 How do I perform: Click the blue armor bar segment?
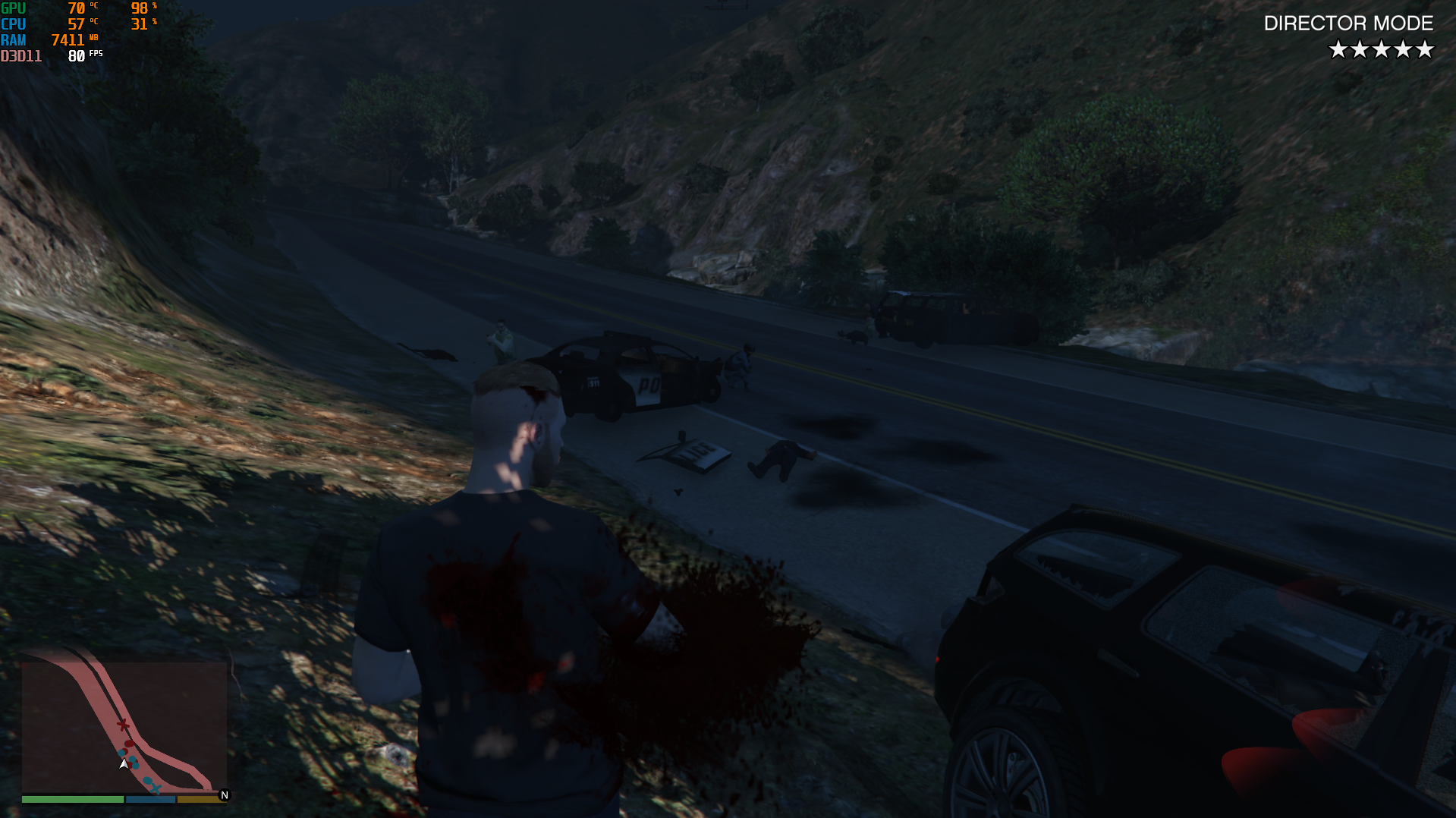point(150,800)
